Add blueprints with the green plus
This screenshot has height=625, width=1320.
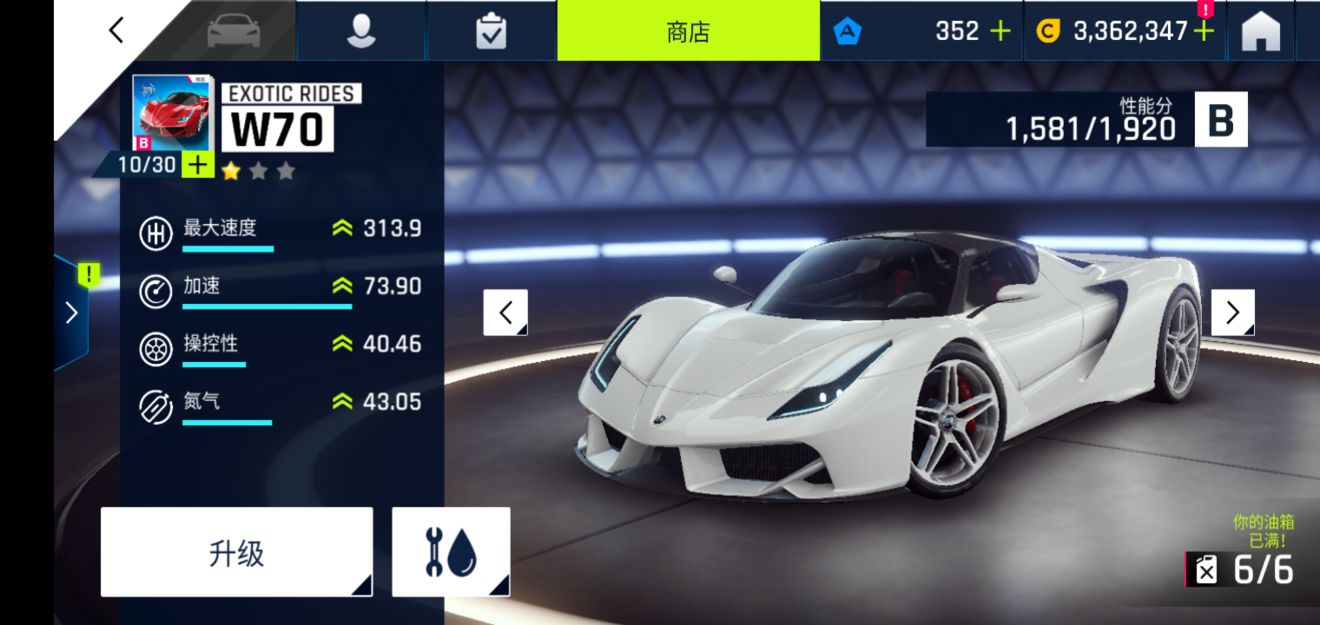click(198, 165)
